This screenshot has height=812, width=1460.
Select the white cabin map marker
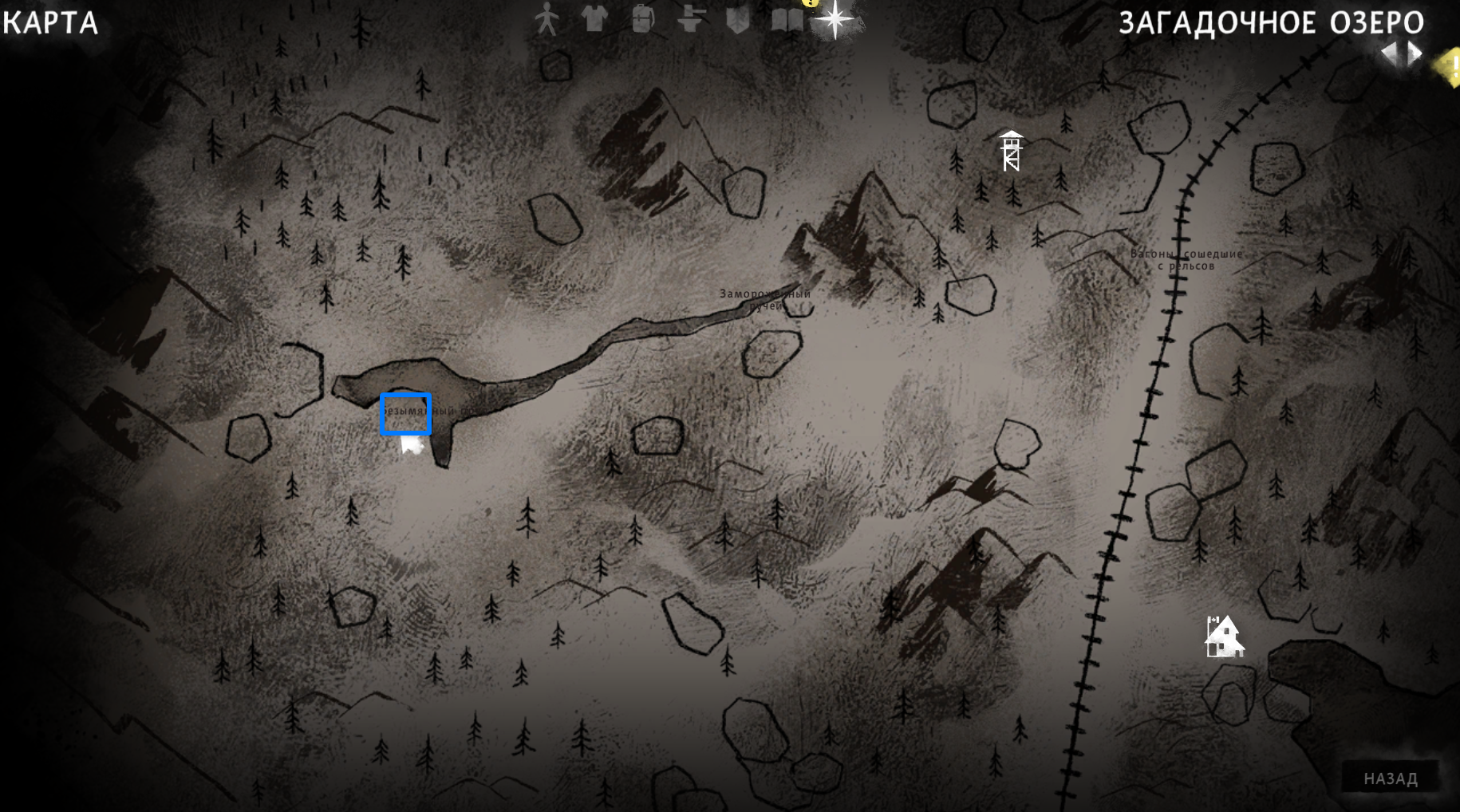click(1223, 637)
